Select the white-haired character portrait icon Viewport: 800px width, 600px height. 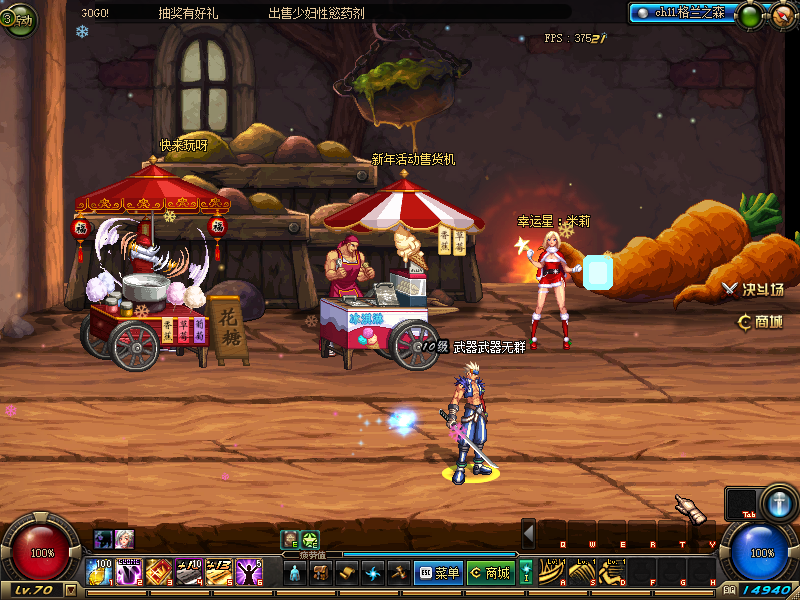pyautogui.click(x=124, y=539)
